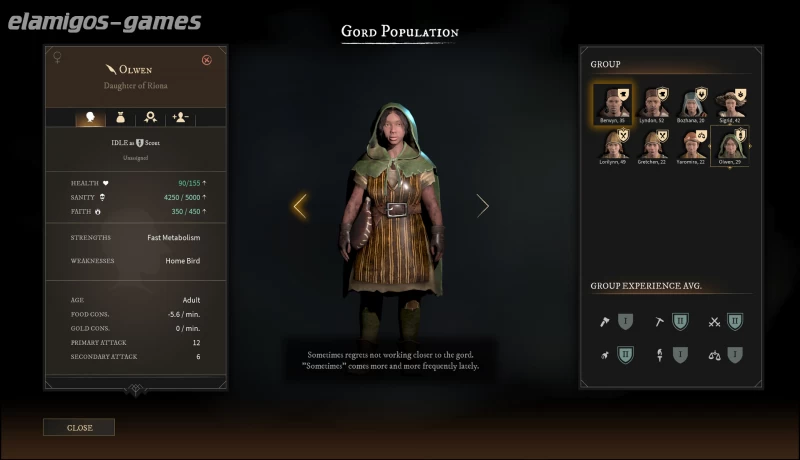The width and height of the screenshot is (800, 460).
Task: Show the next villager with the right arrow
Action: [483, 206]
